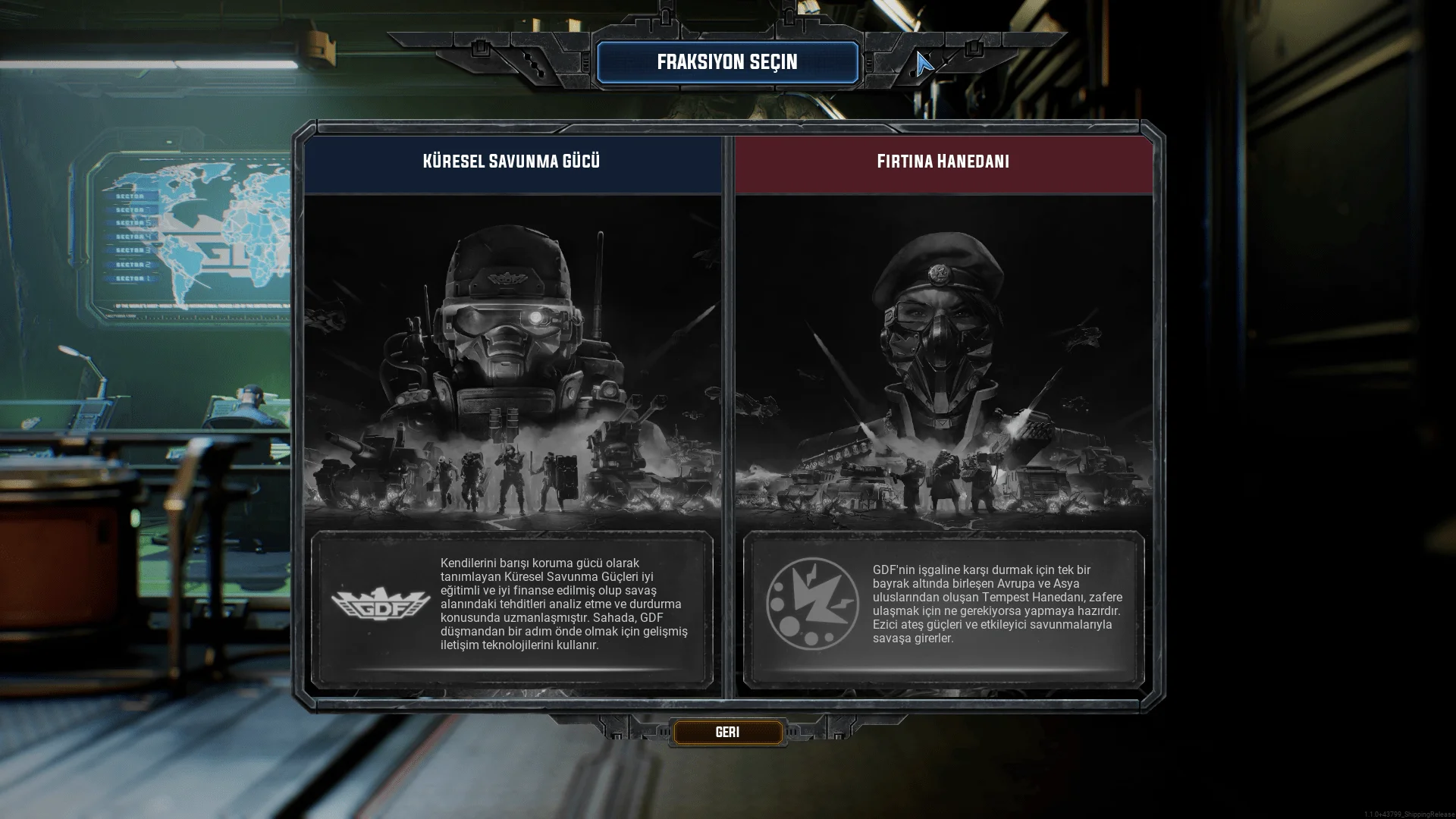Go back with the Geri button
This screenshot has width=1456, height=819.
click(x=727, y=733)
